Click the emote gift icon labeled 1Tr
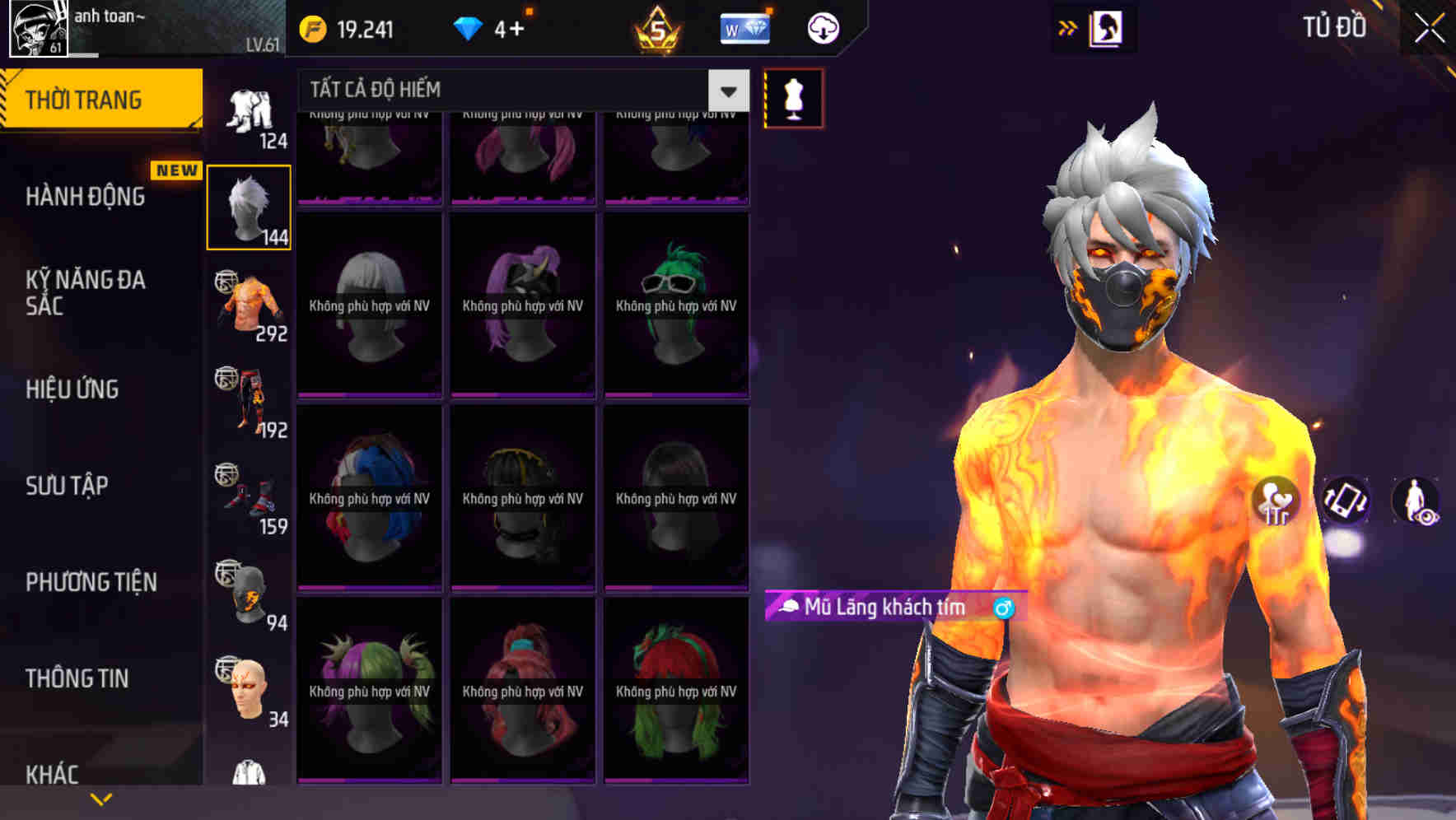Screen dimensions: 1456x820 pos(1276,501)
